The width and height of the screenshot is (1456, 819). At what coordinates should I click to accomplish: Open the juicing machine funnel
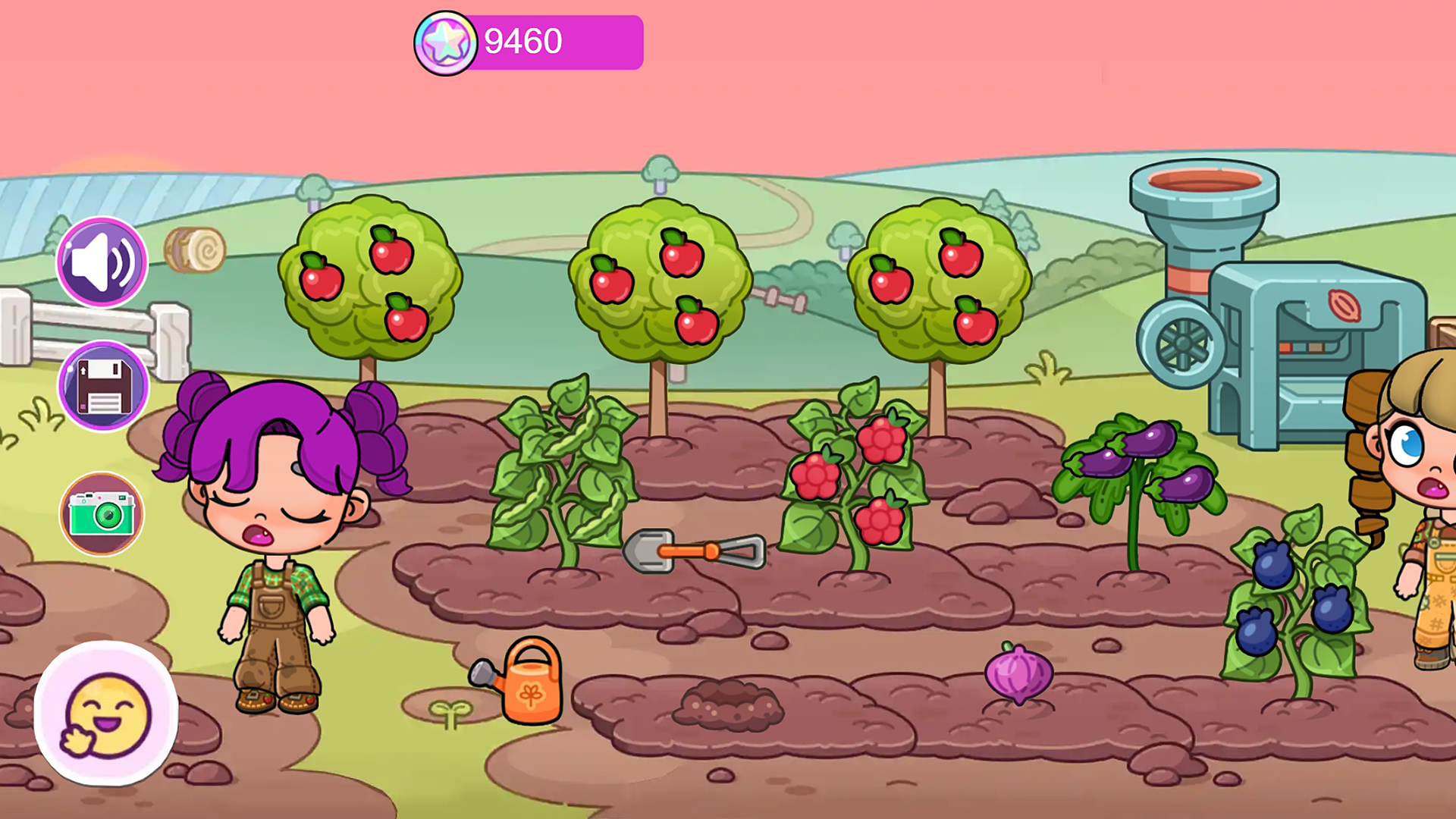[x=1203, y=182]
